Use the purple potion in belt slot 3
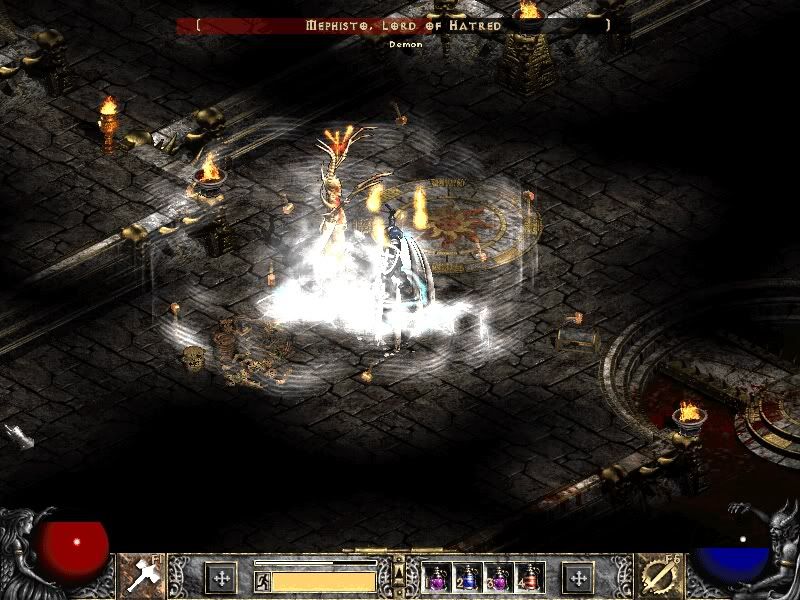Viewport: 800px width, 600px height. tap(499, 577)
